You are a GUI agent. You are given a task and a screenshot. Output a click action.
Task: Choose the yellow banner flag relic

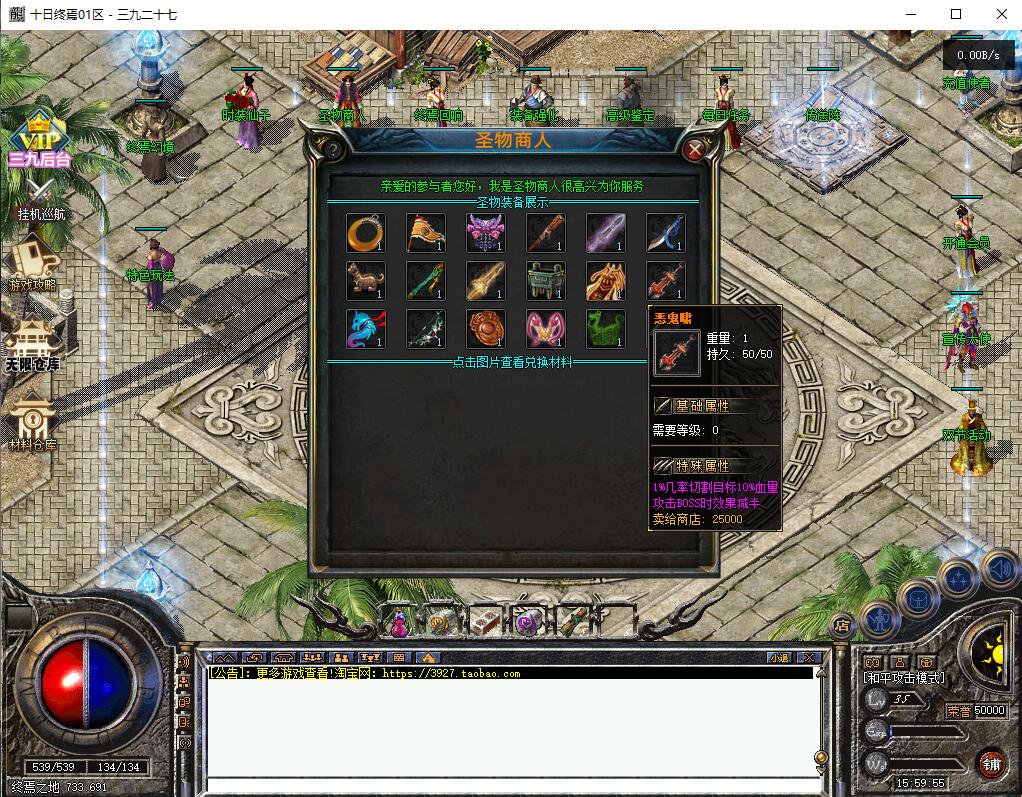(x=425, y=232)
